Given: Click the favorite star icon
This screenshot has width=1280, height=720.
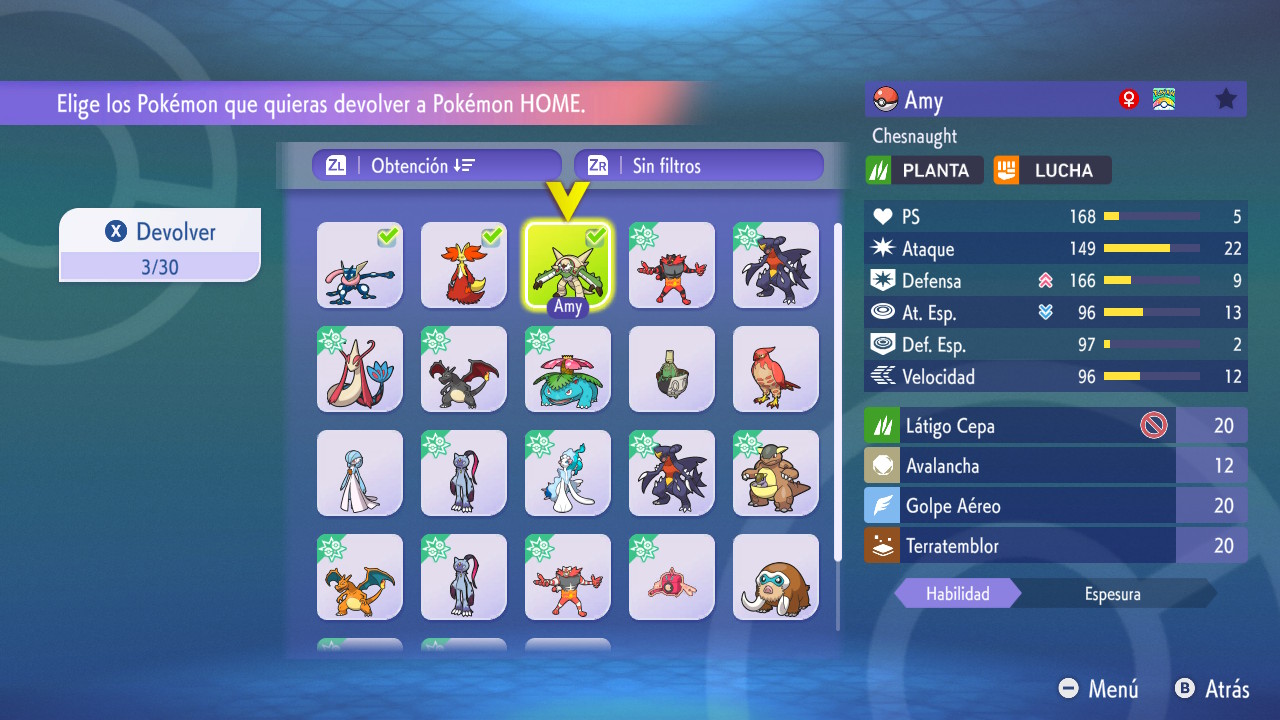Looking at the screenshot, I should [x=1224, y=99].
